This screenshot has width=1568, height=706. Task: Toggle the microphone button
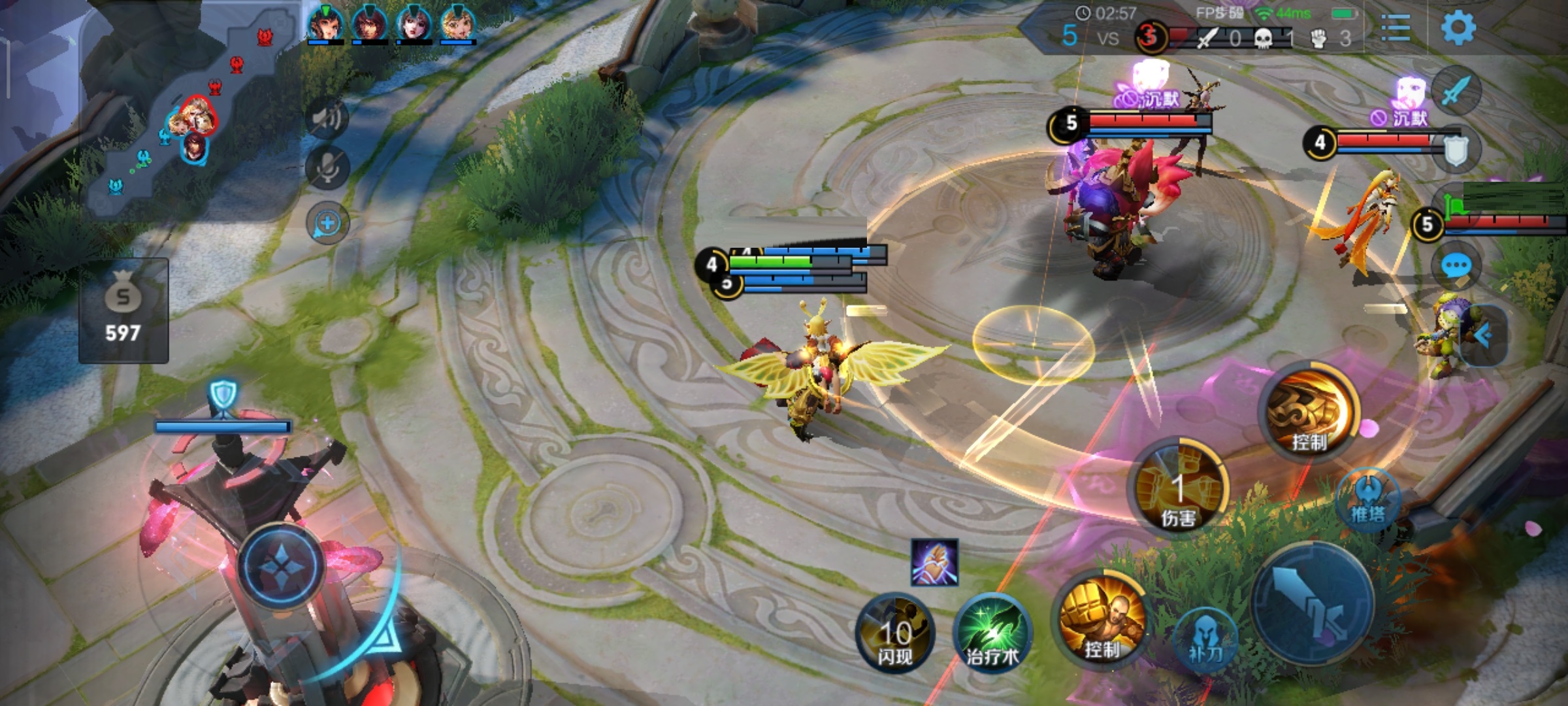[x=327, y=169]
